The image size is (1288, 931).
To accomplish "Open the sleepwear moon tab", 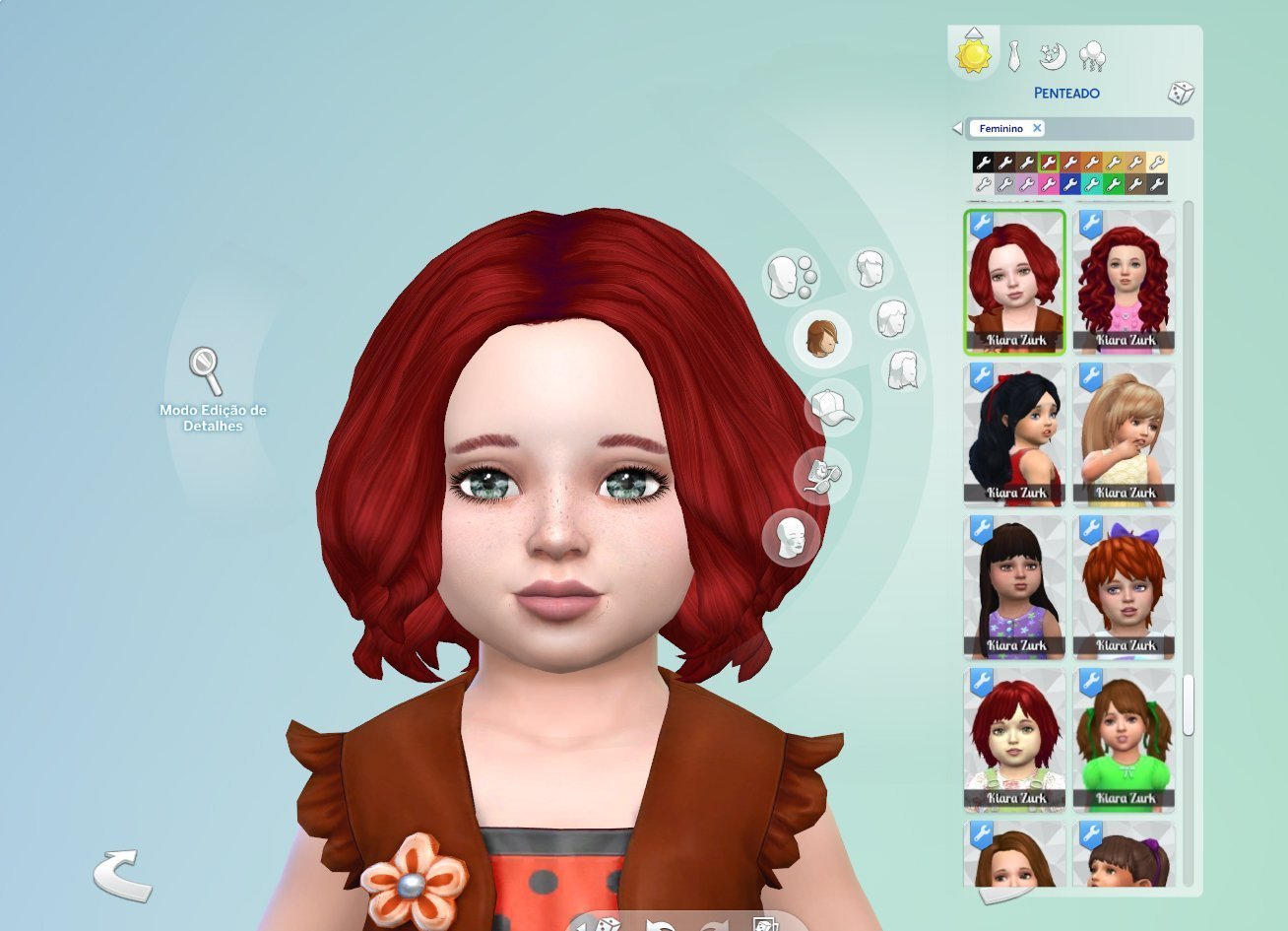I will (1053, 56).
